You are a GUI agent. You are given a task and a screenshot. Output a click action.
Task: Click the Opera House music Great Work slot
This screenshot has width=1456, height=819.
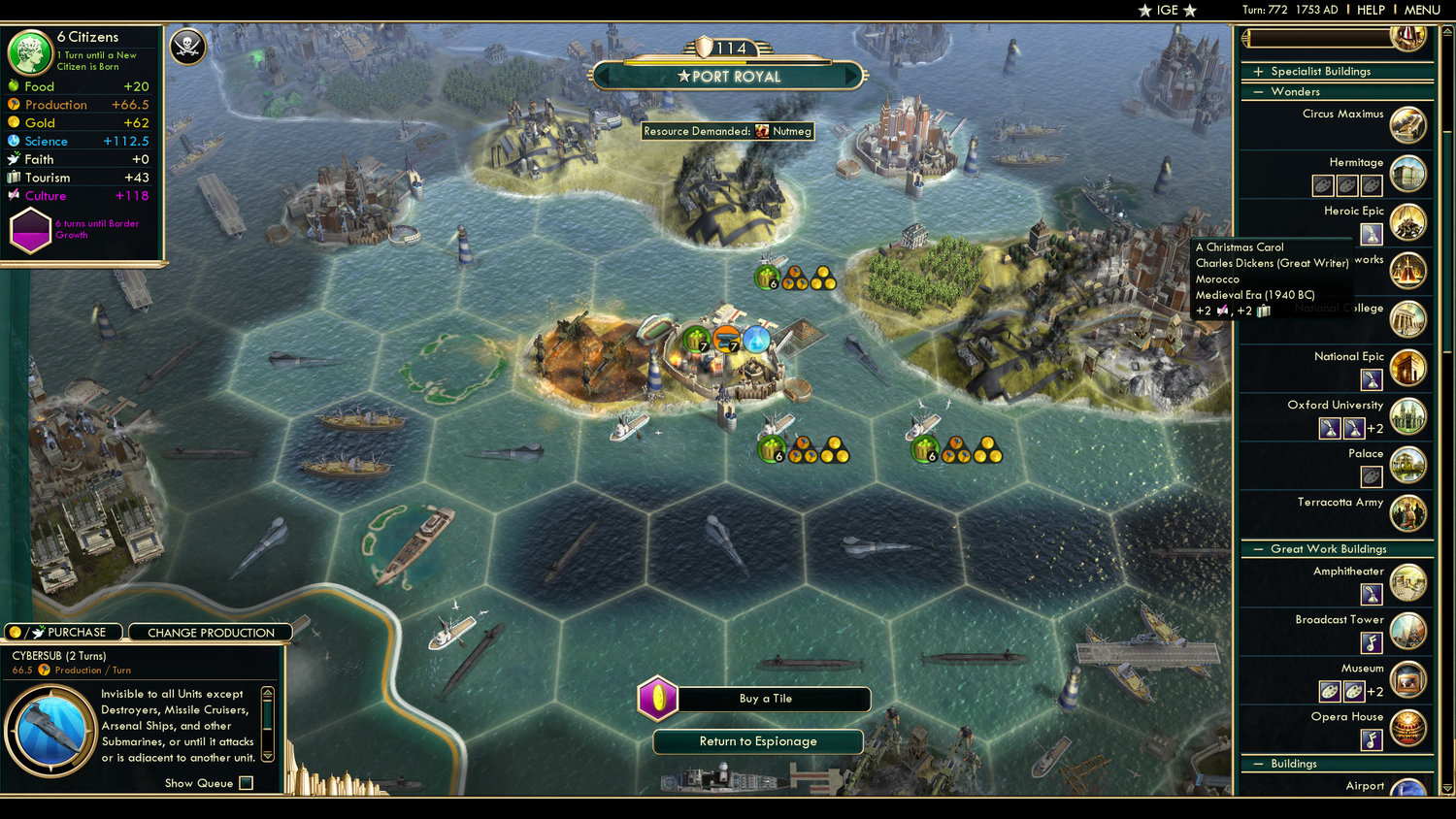click(x=1371, y=739)
